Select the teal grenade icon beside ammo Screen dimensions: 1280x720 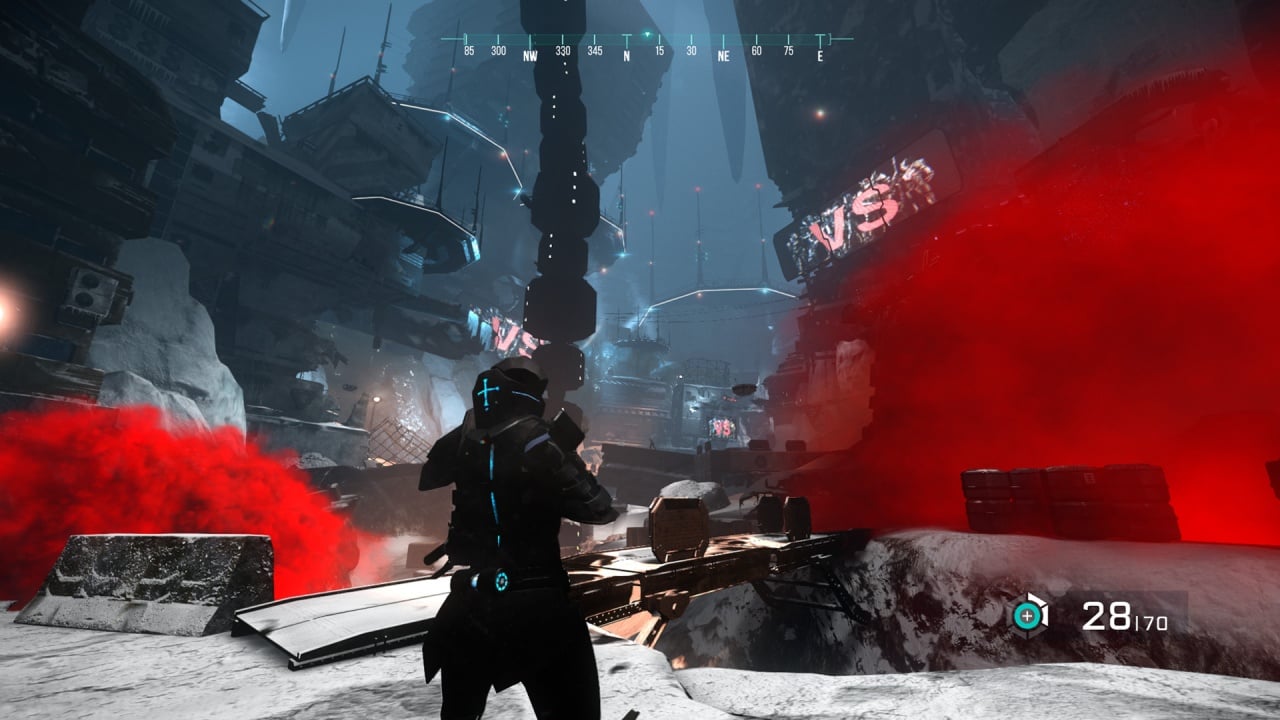[x=1027, y=615]
